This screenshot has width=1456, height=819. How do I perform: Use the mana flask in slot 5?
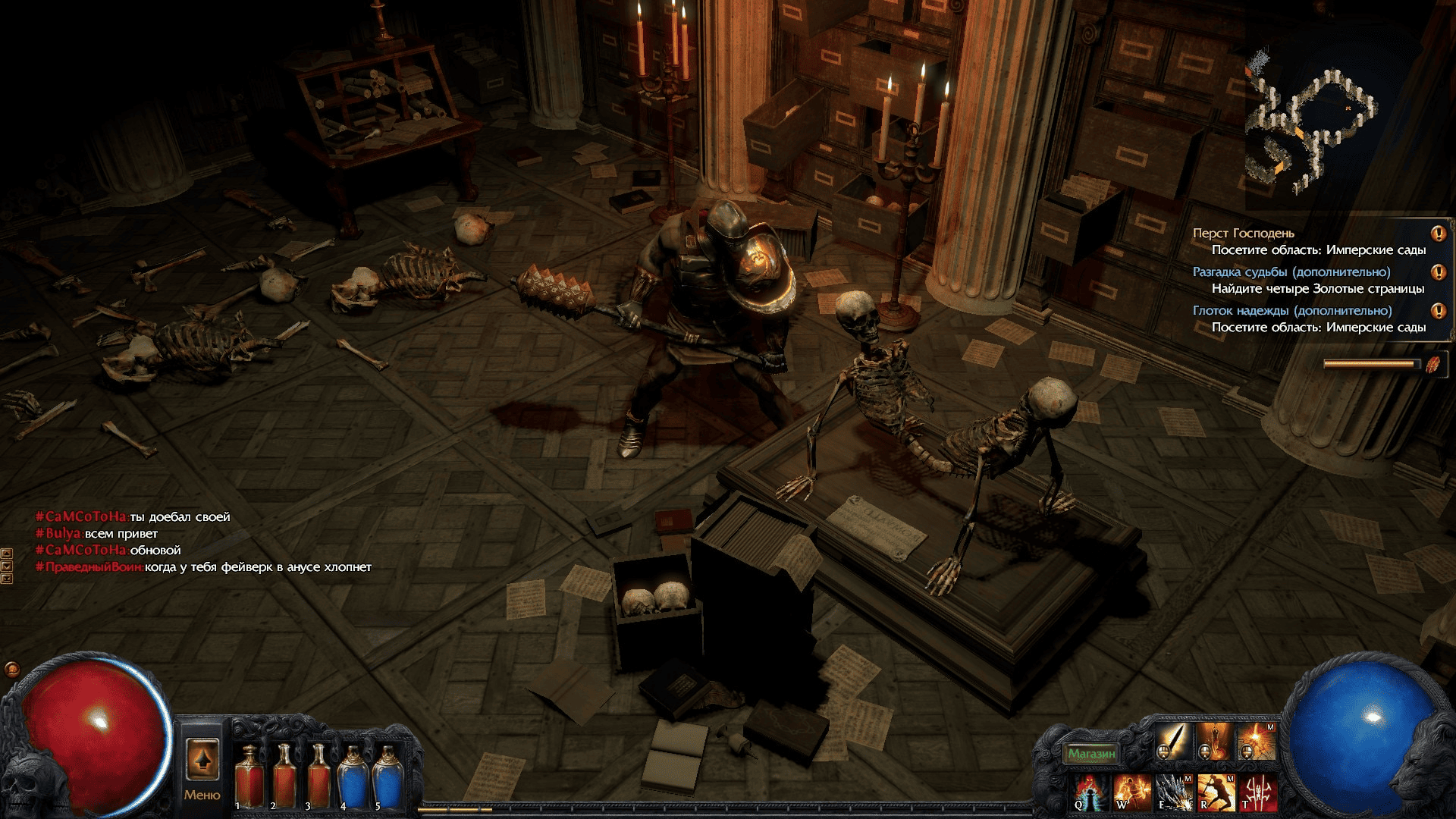coord(388,775)
